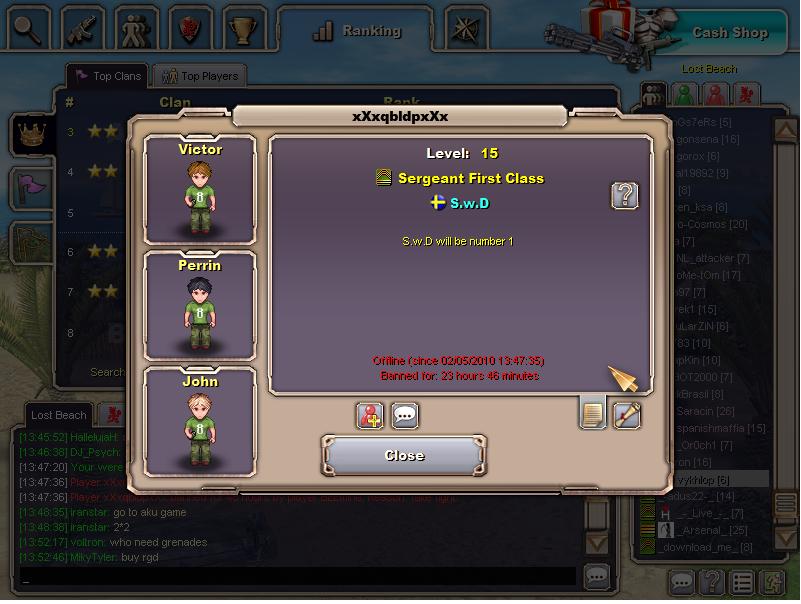Send a private message via speech bubble button

click(x=404, y=415)
